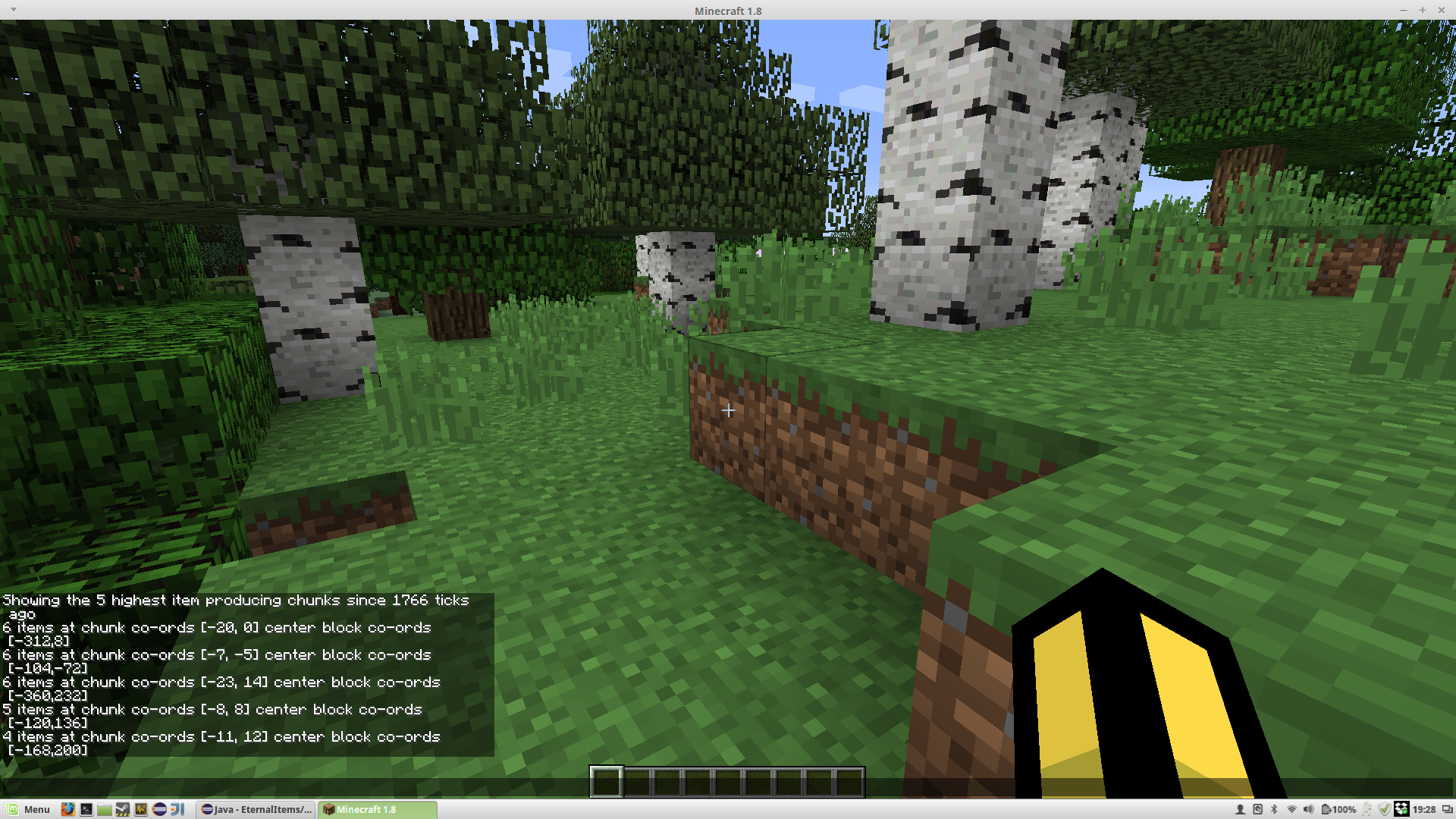Open IntelliJ IDEA from the taskbar

177,809
